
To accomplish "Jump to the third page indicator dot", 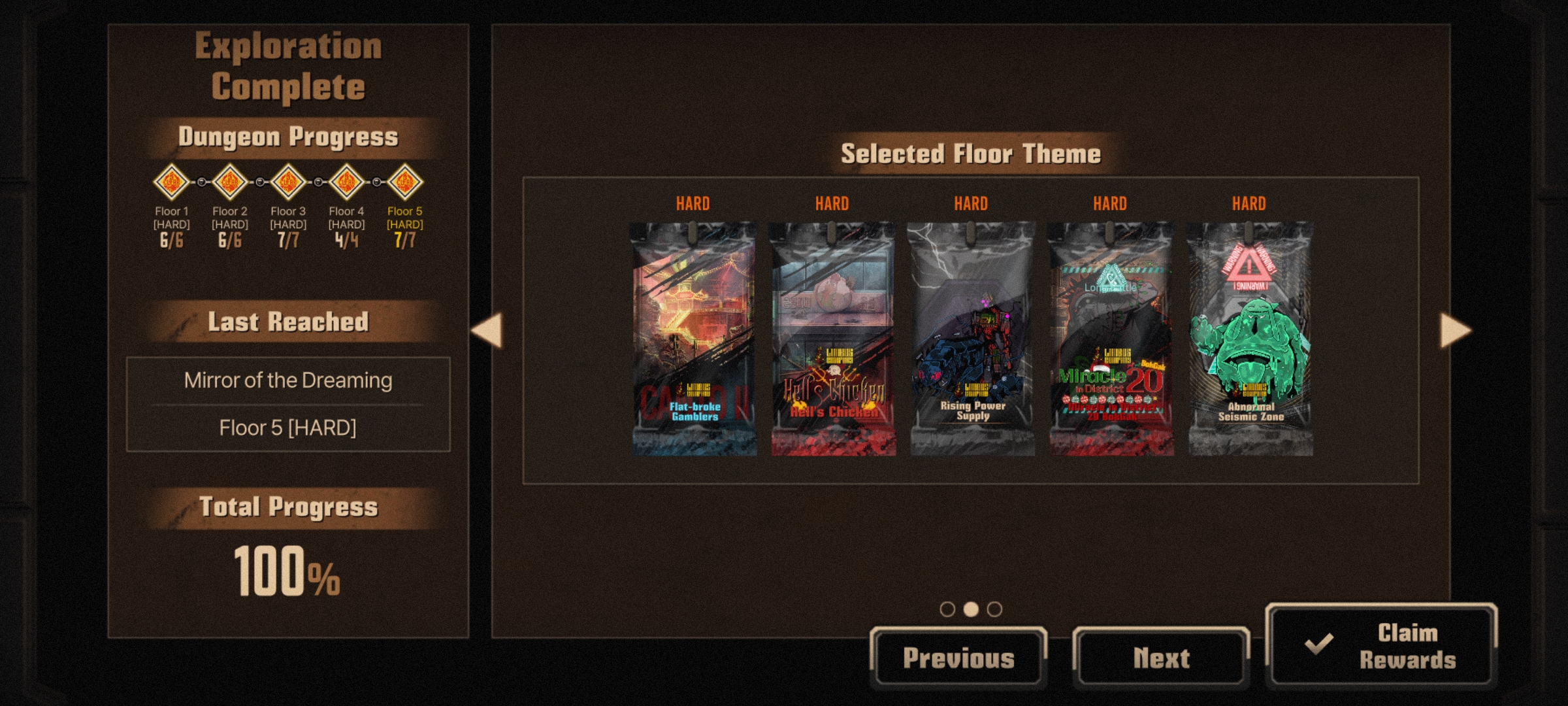I will point(994,609).
